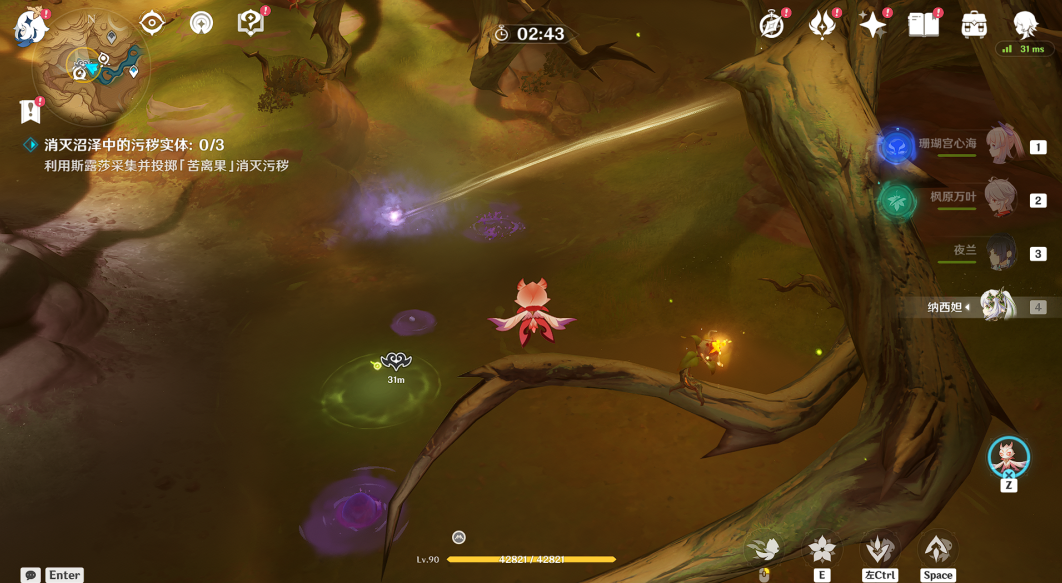Open the character screen head icon

coord(1025,25)
